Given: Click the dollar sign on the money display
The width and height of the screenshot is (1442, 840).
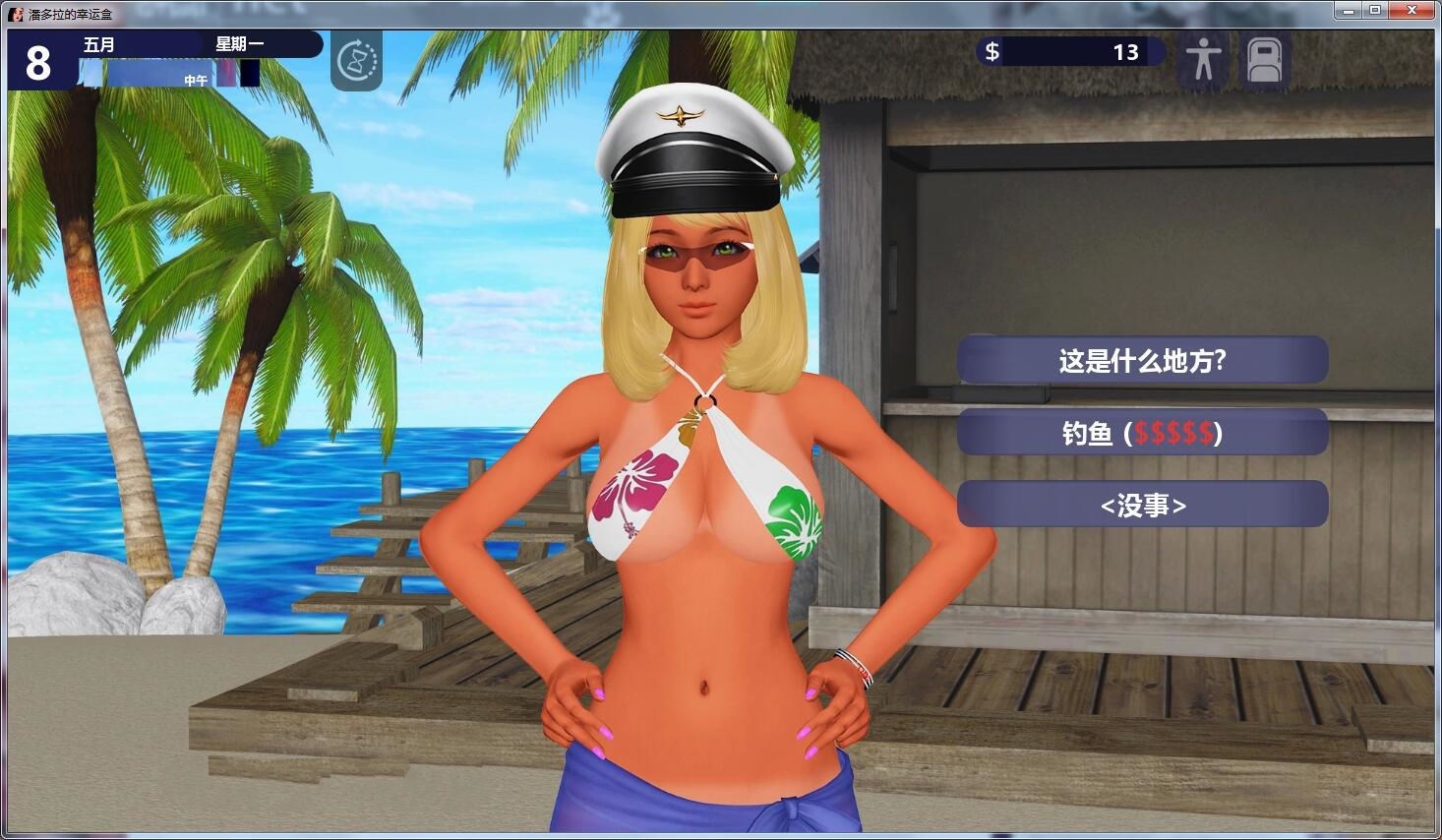Looking at the screenshot, I should pyautogui.click(x=992, y=51).
